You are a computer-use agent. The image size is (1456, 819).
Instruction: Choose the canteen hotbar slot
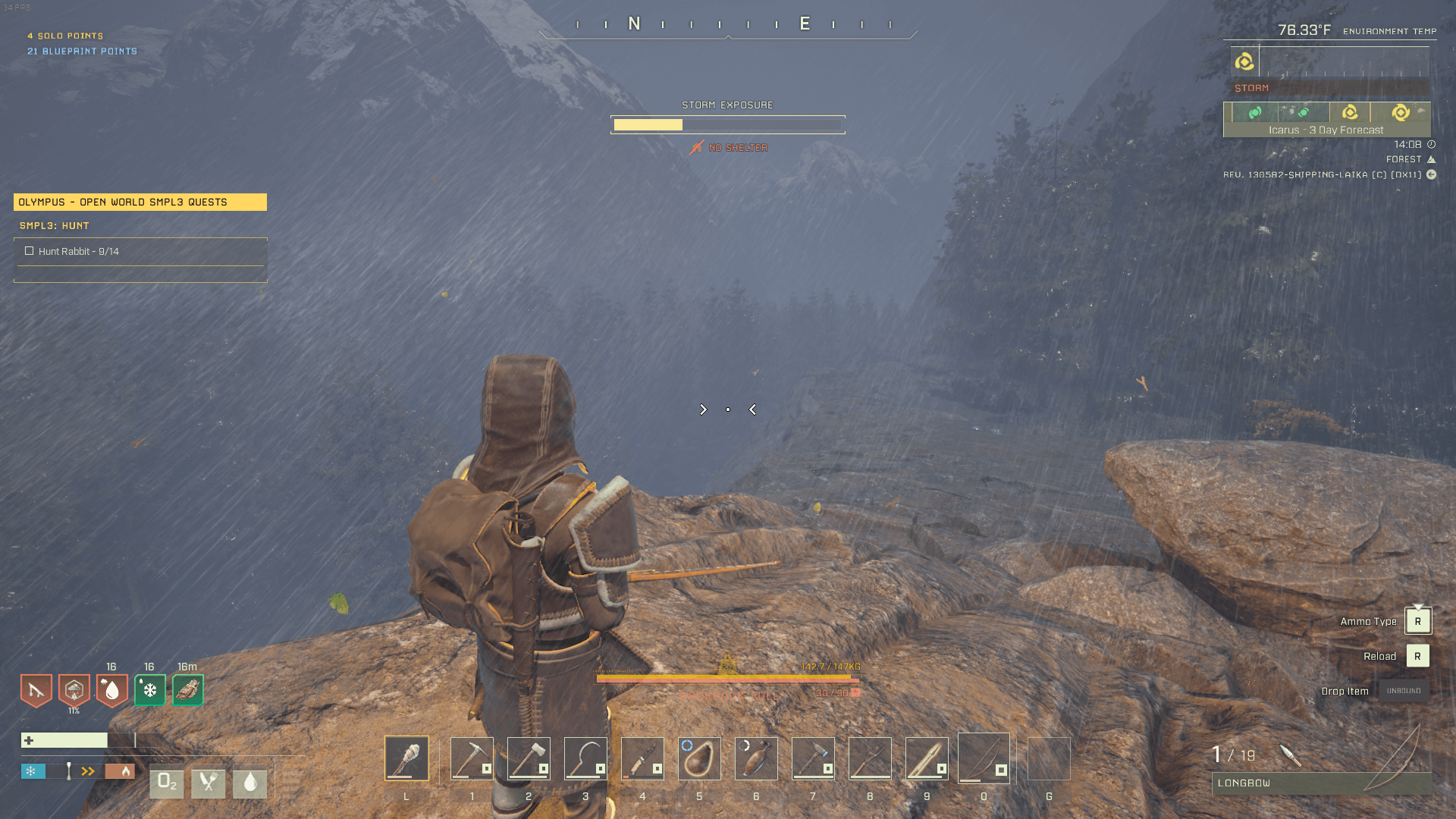click(756, 758)
